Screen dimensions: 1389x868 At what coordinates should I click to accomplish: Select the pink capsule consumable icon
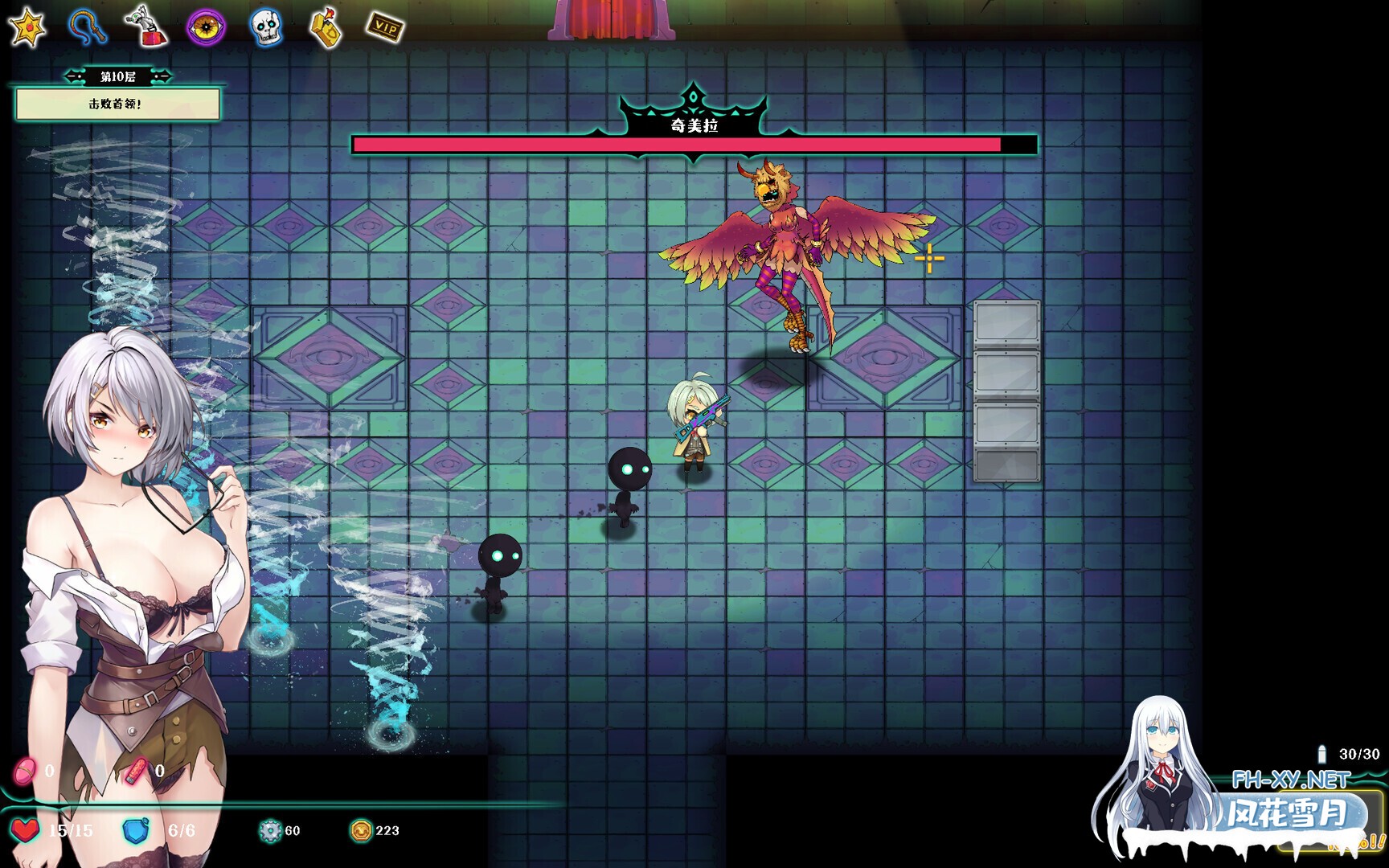coord(25,771)
